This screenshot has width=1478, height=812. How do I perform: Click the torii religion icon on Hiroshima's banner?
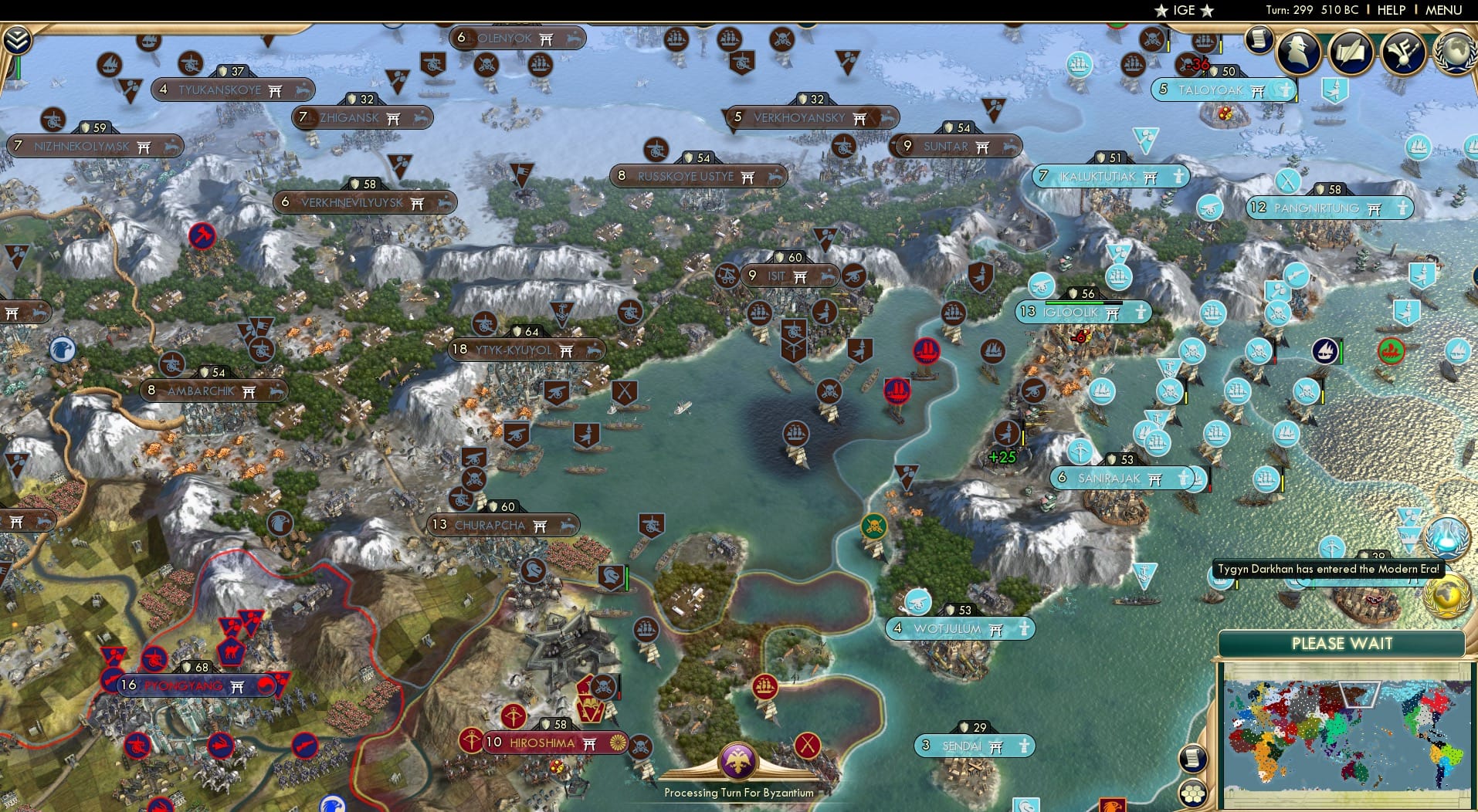(590, 743)
